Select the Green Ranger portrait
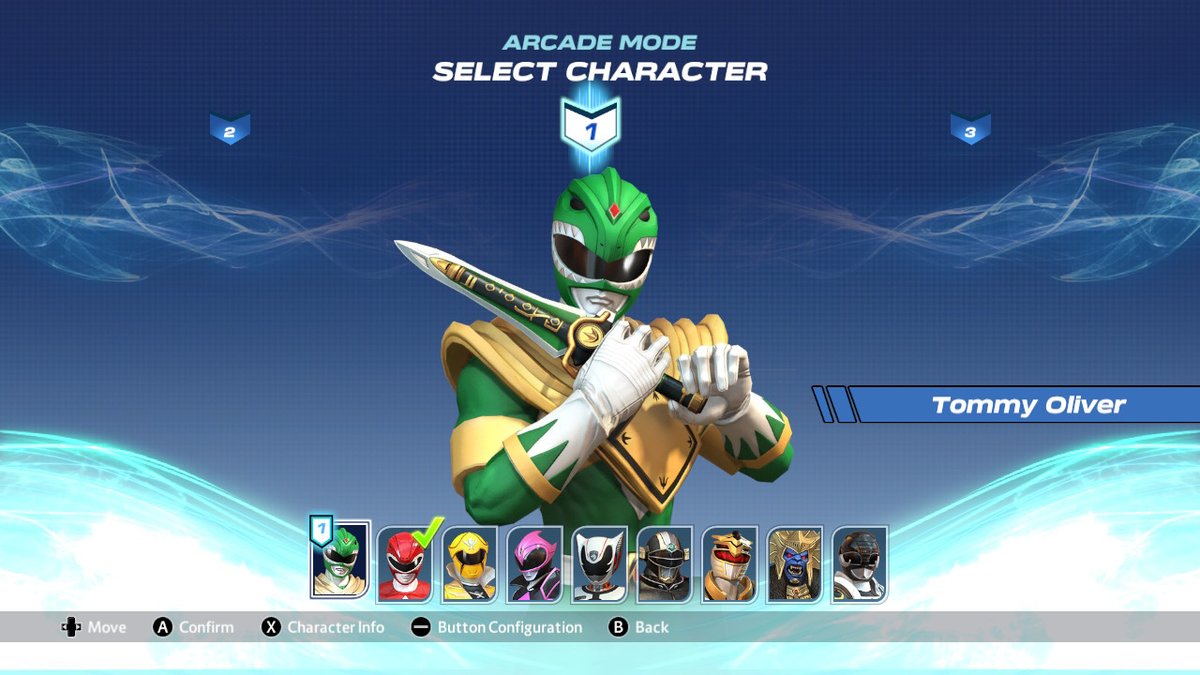This screenshot has height=675, width=1200. [340, 562]
